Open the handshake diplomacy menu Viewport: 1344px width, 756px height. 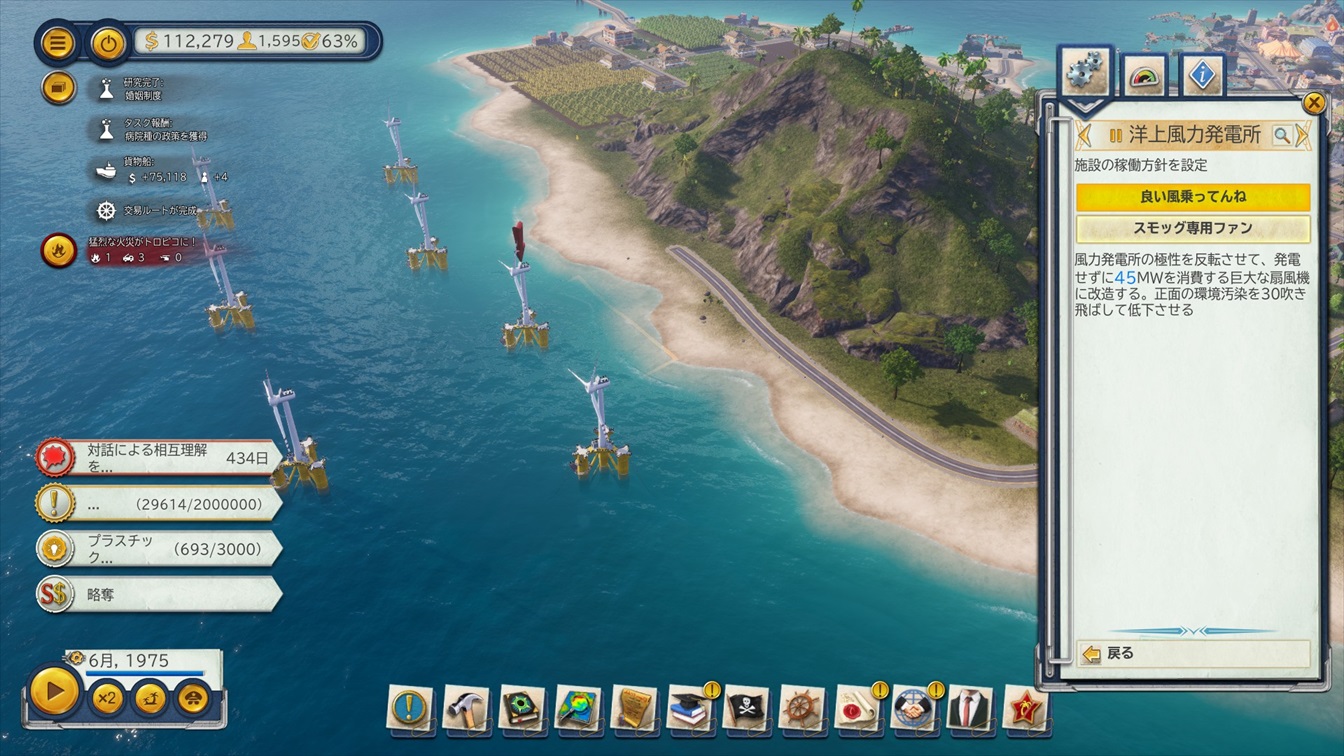pyautogui.click(x=914, y=708)
